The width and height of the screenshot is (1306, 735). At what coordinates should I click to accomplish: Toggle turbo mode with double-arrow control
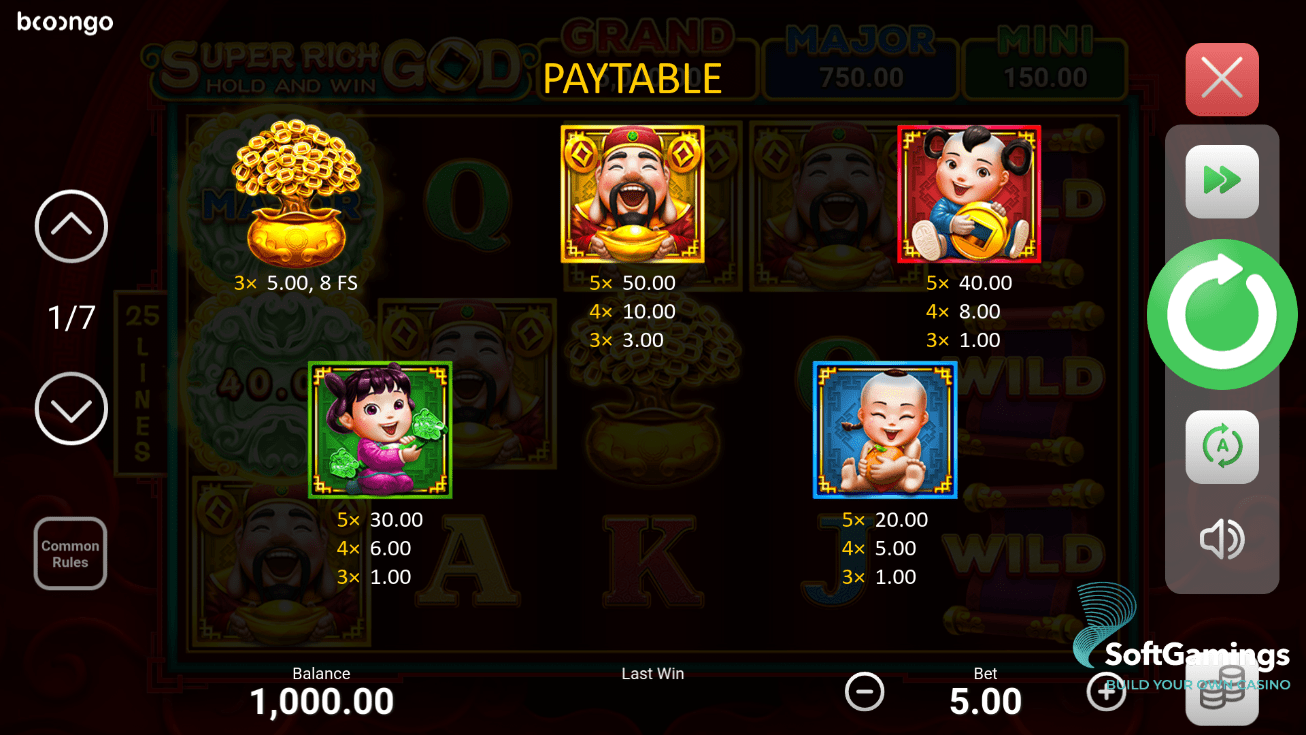point(1221,181)
